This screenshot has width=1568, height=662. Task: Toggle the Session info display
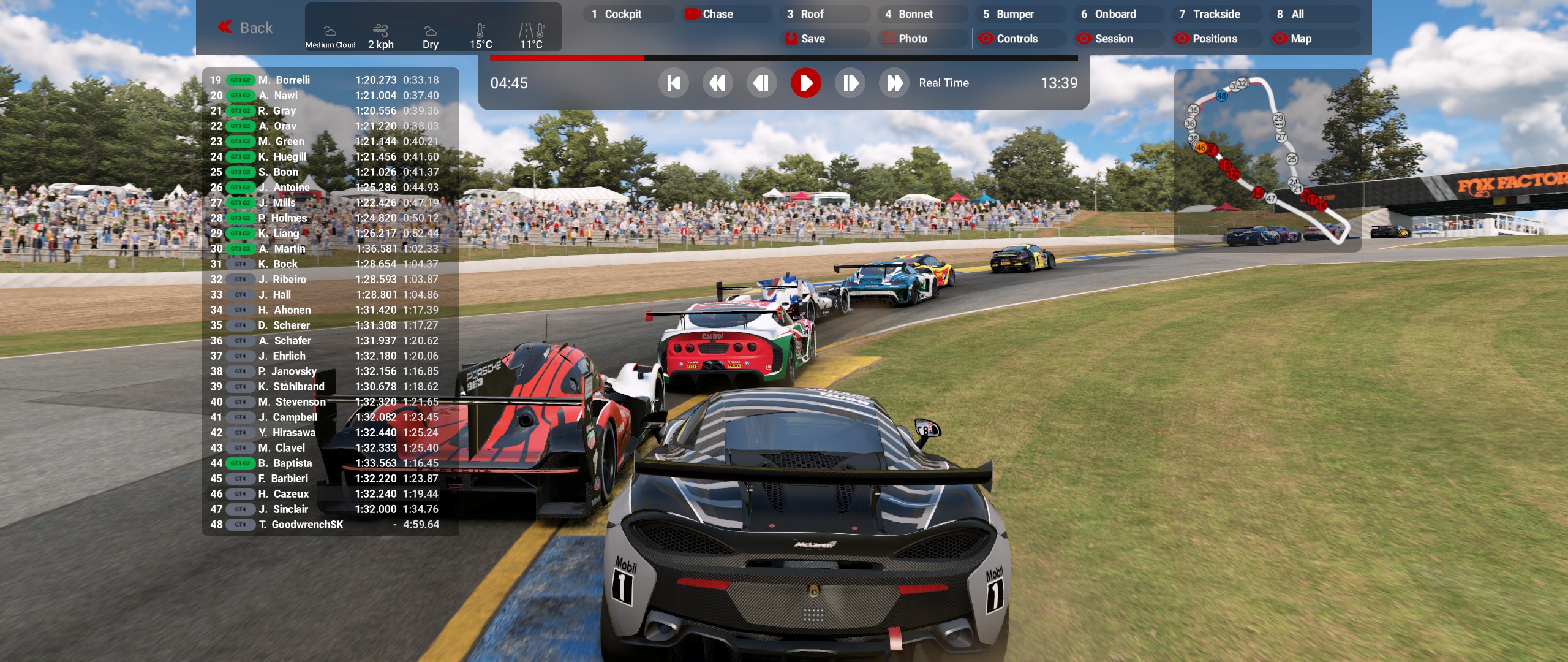click(x=1117, y=39)
